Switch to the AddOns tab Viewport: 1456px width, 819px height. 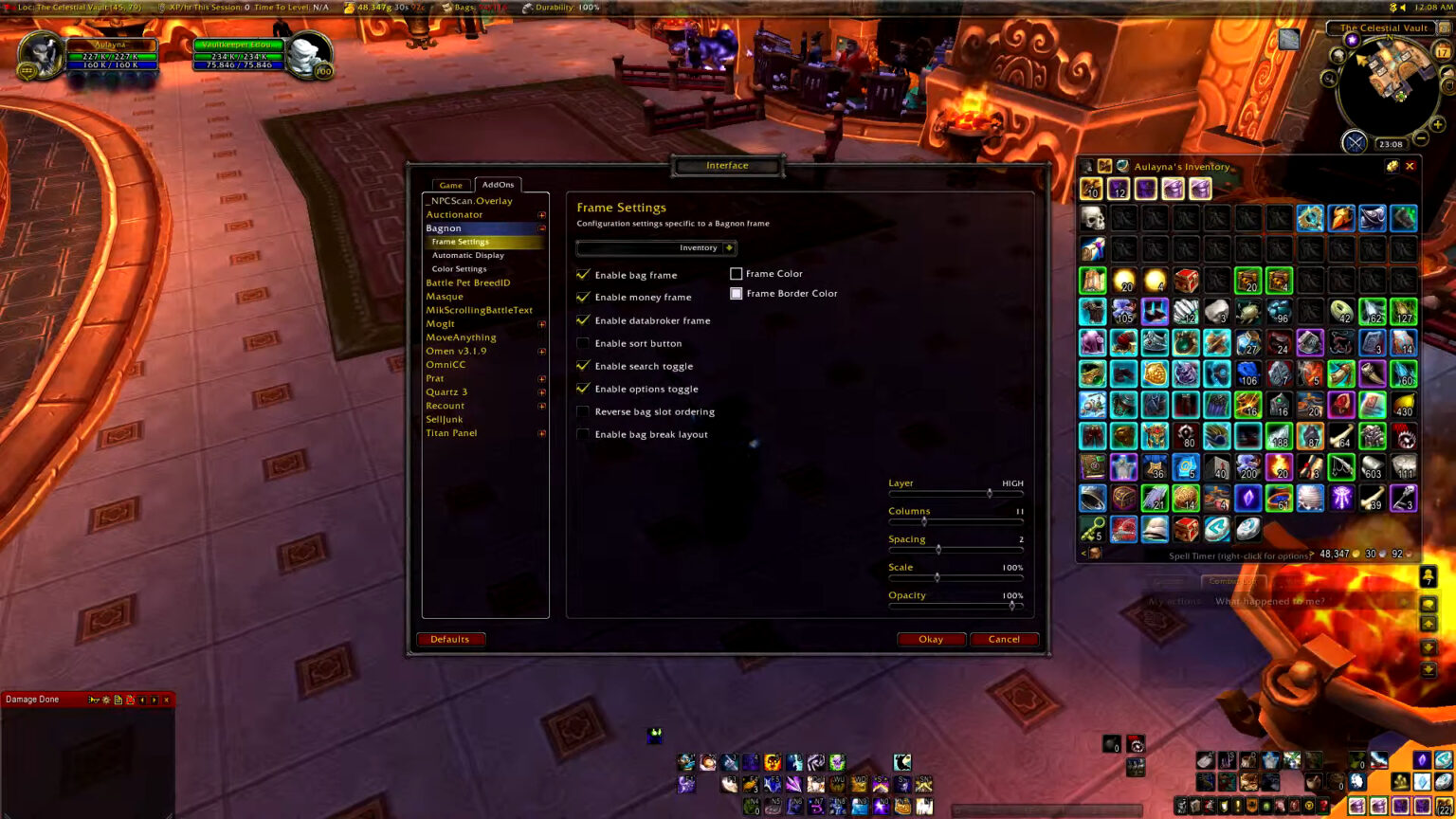(498, 184)
